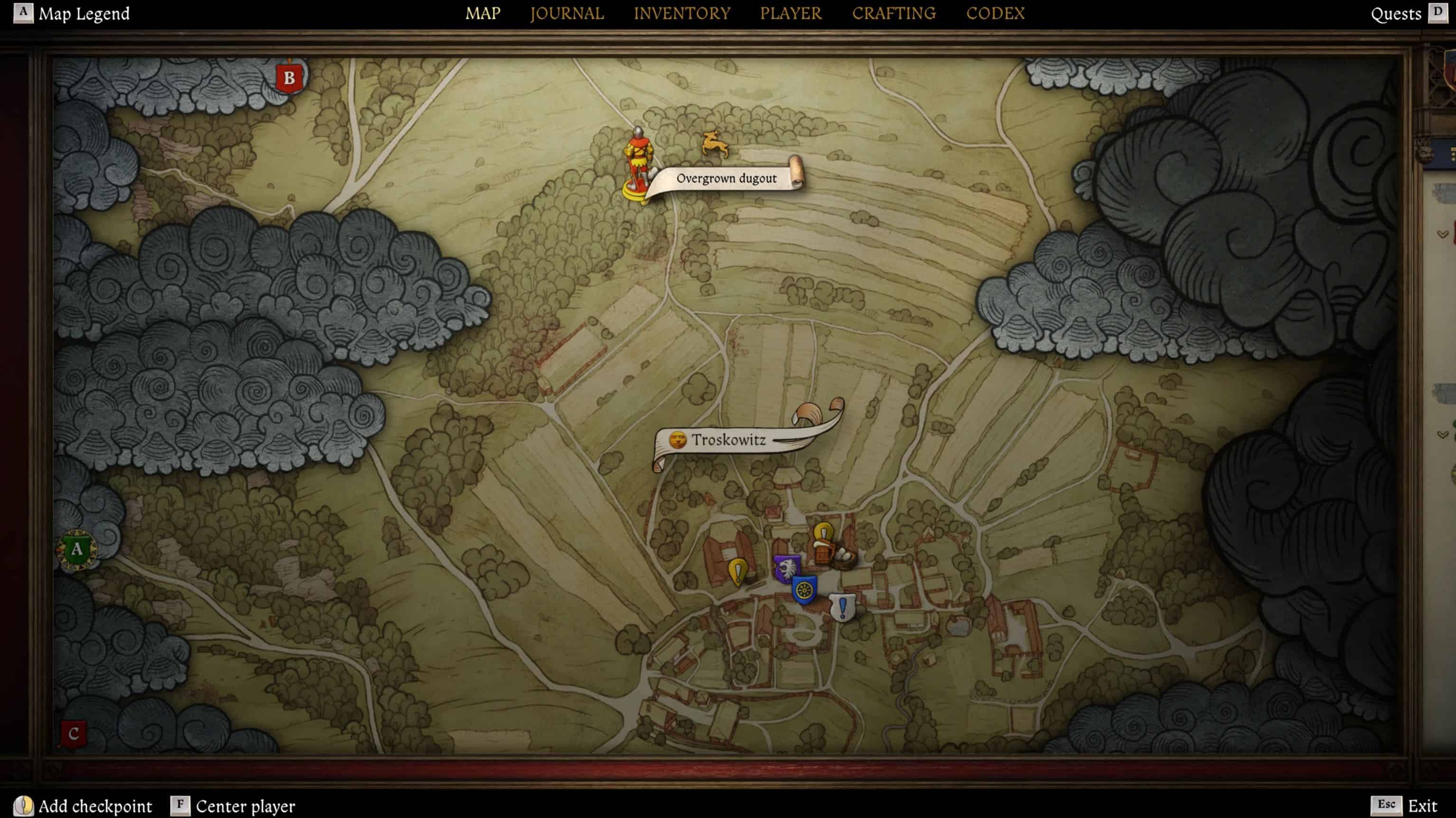Open the Codex tab
1456x818 pixels.
[995, 14]
